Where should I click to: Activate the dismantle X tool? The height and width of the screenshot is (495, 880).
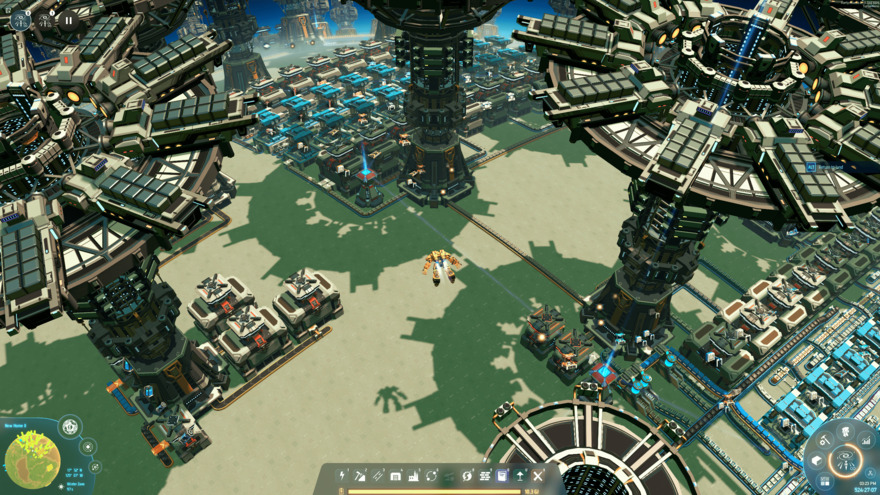538,476
